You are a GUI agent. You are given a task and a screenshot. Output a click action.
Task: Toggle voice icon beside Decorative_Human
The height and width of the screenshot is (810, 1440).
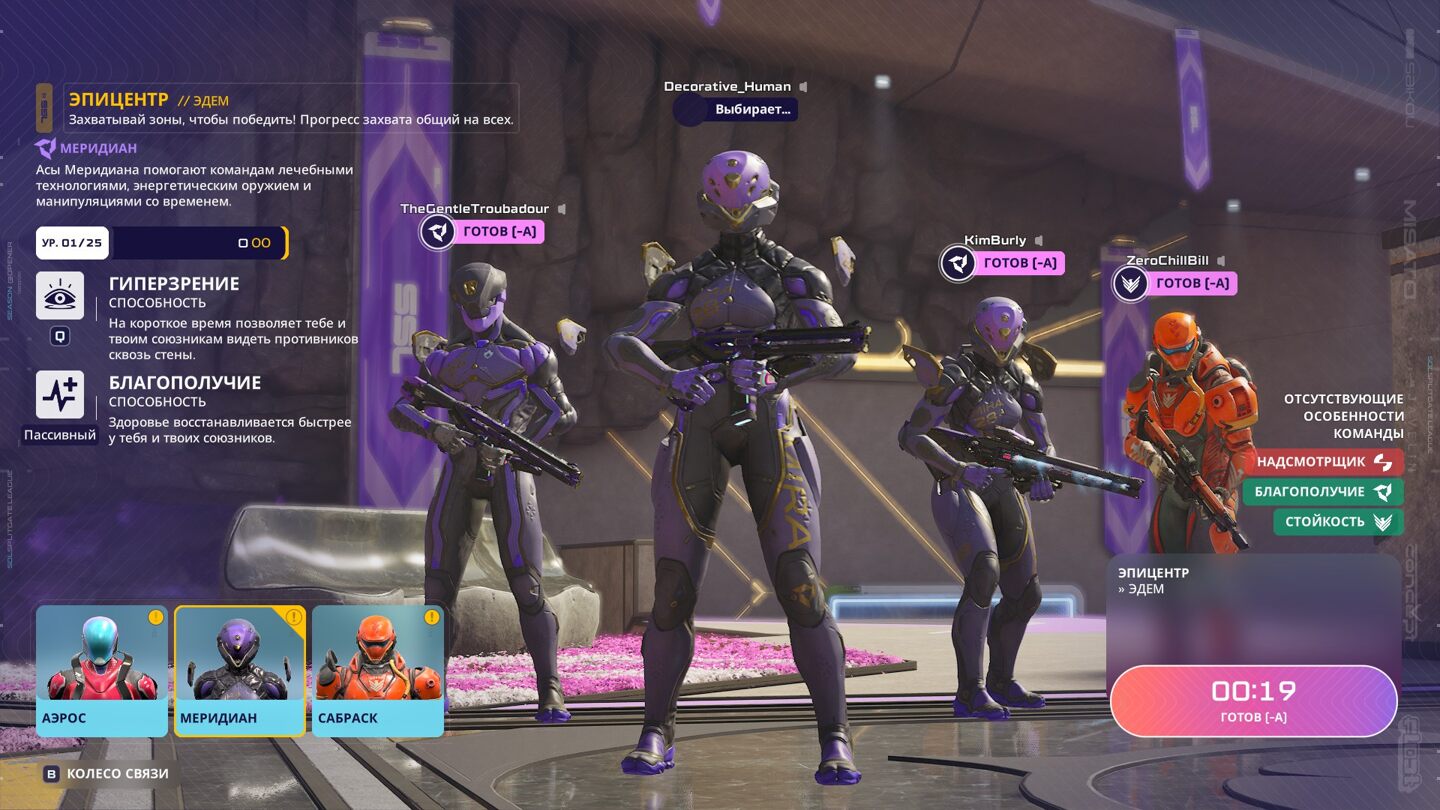(x=803, y=87)
